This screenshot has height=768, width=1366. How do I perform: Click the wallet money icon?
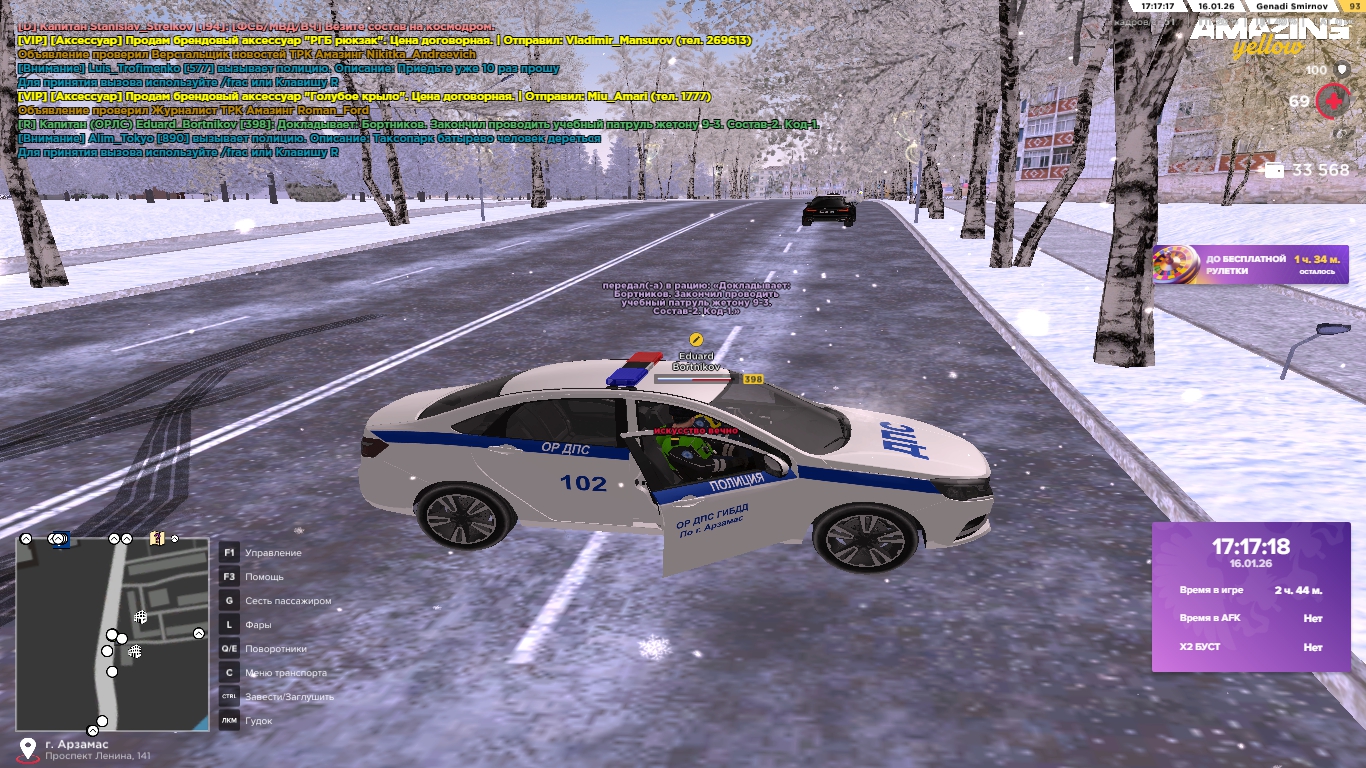[1274, 170]
